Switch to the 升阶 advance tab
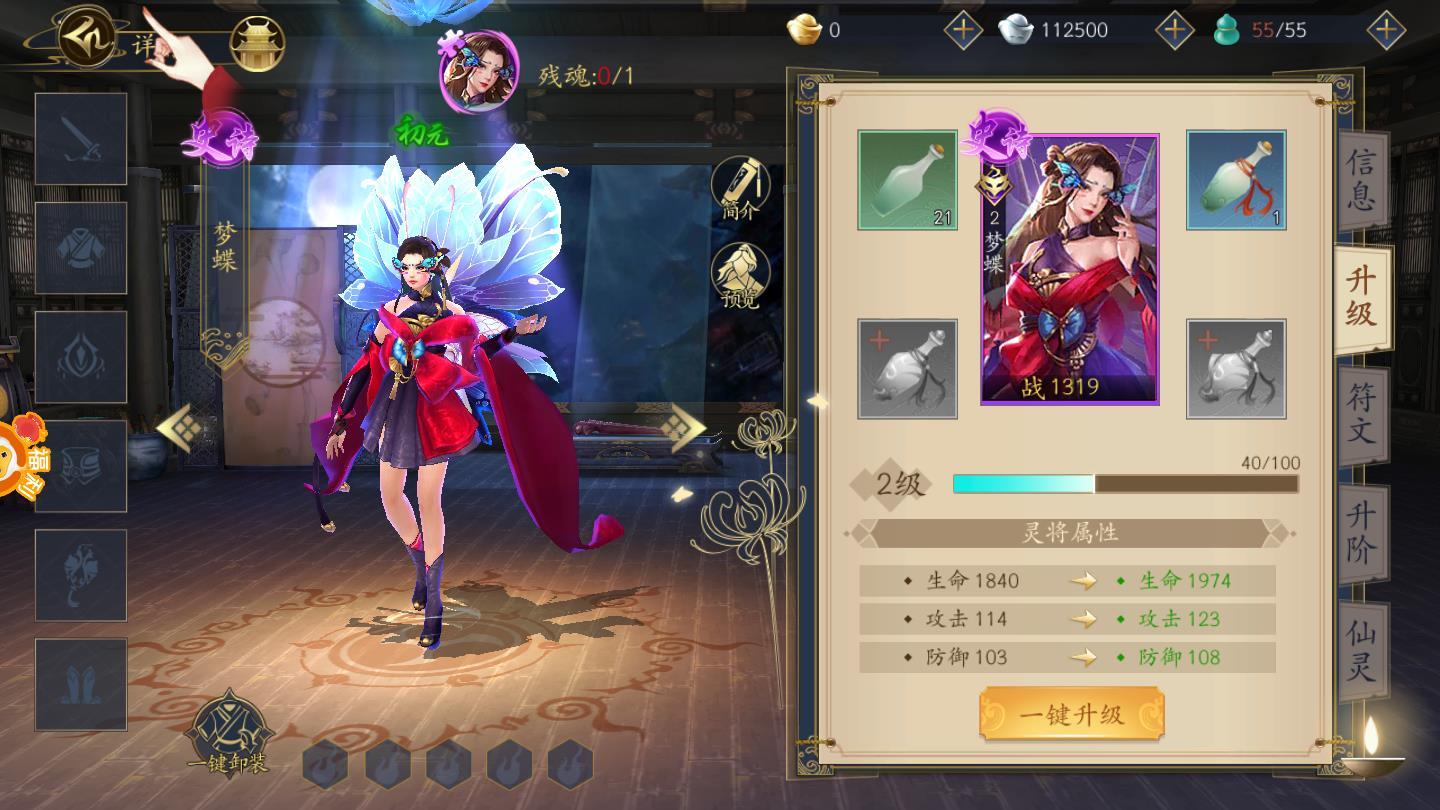Viewport: 1440px width, 810px height. pyautogui.click(x=1361, y=532)
